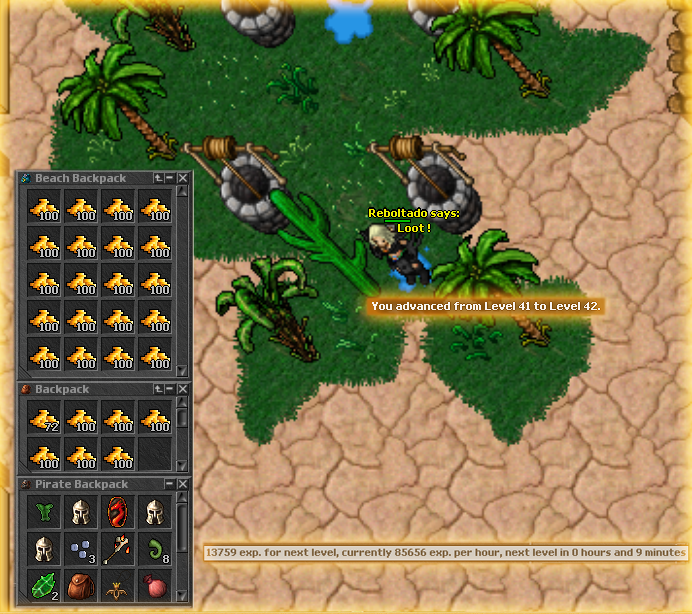
Task: Click the Beach Backpack scrollbar down arrow
Action: click(x=182, y=370)
